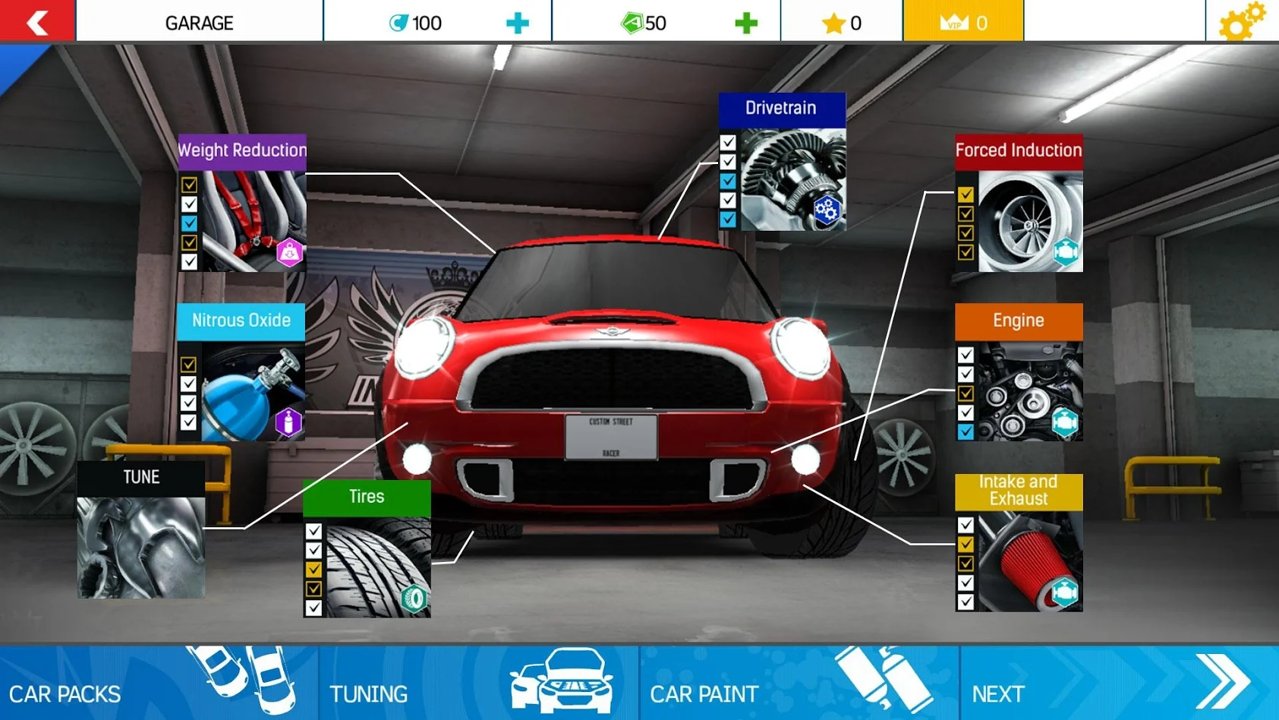Switch to the Car Packs tab
The image size is (1279, 720).
point(160,683)
